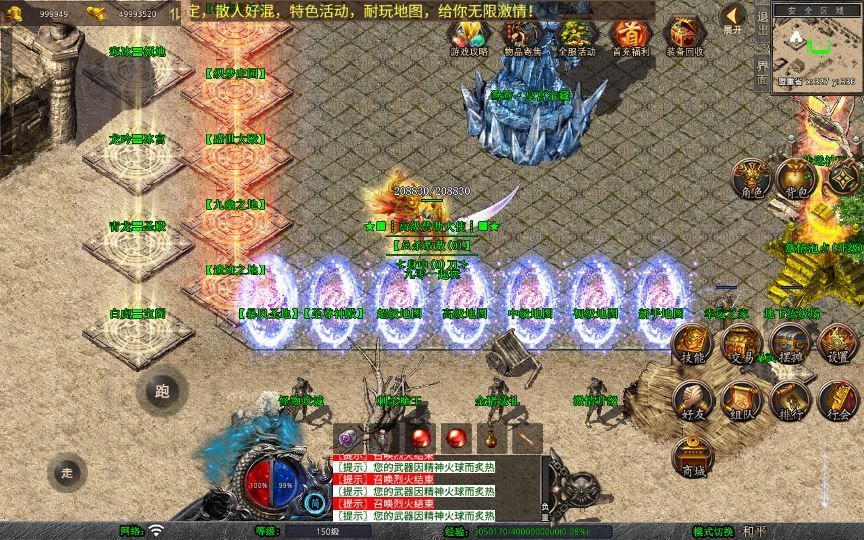The height and width of the screenshot is (540, 864).
Task: Show the 排行 rankings board
Action: 789,400
